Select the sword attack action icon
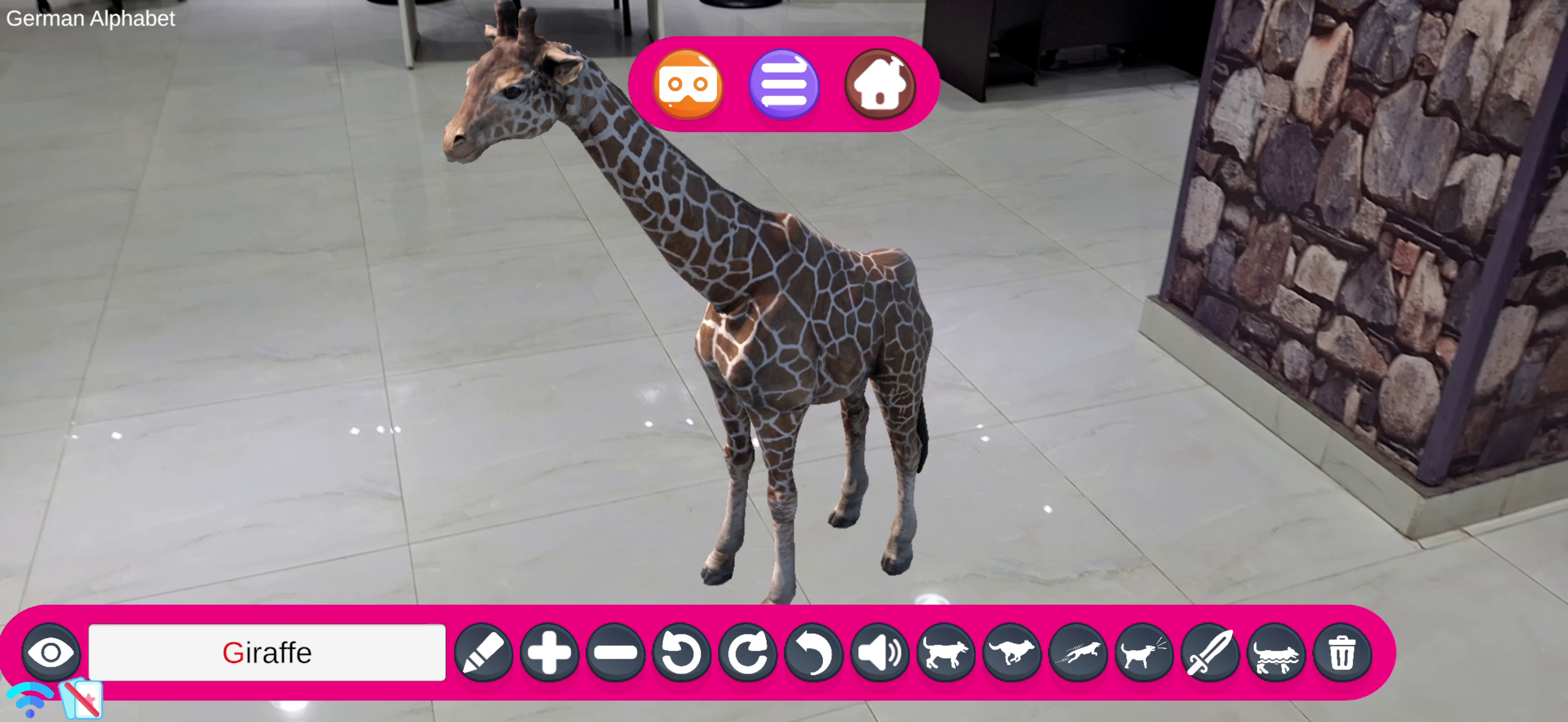Viewport: 1568px width, 722px height. click(x=1212, y=653)
